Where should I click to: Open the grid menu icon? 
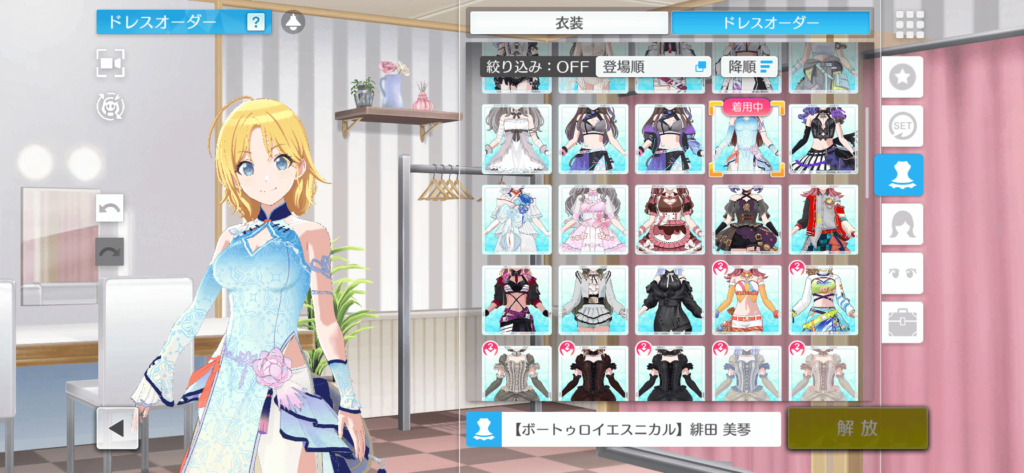click(x=909, y=24)
